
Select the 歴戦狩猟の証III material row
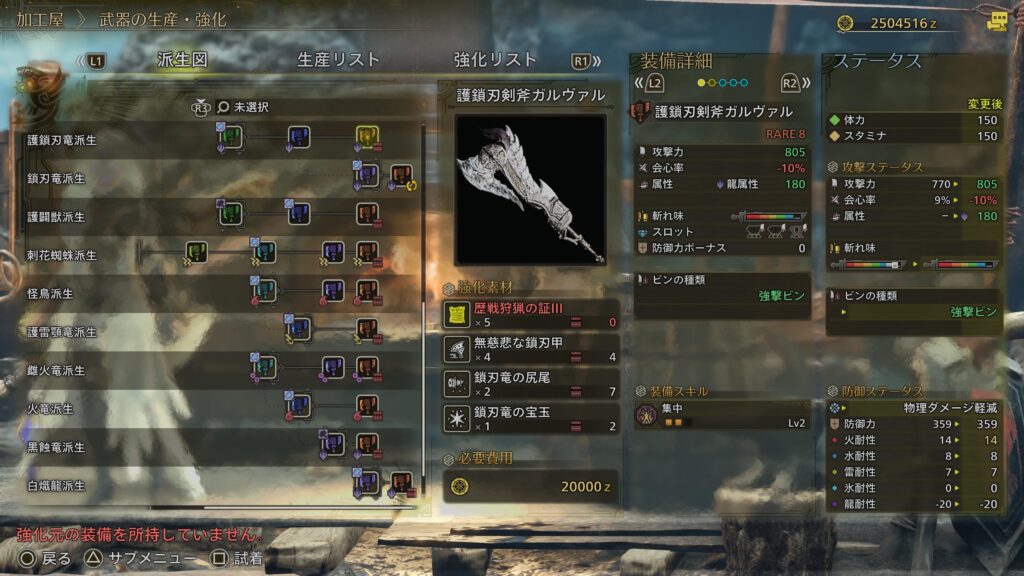coord(531,315)
